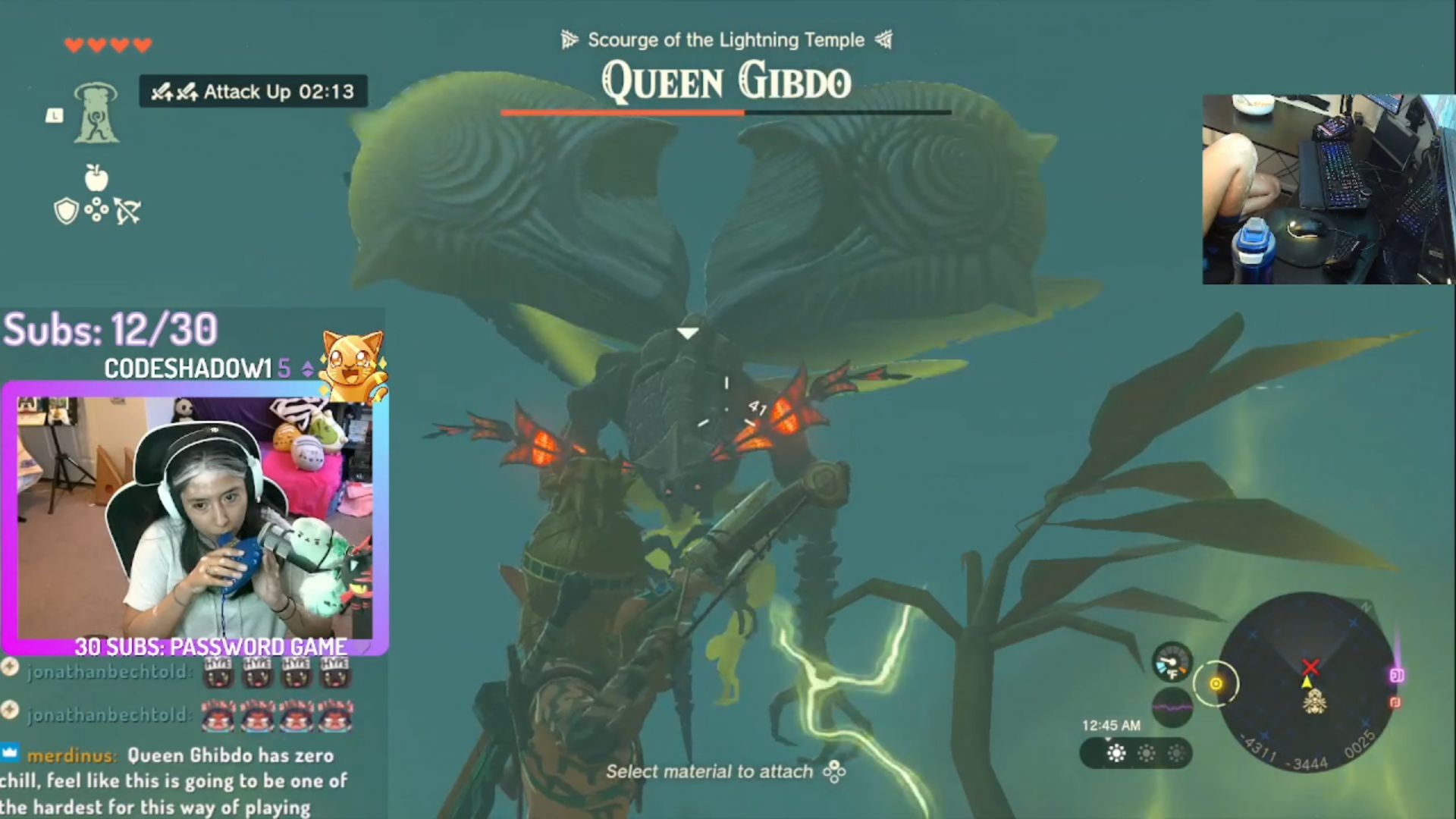Check the temperature gauge icon
Viewport: 1456px width, 819px height.
1172,661
